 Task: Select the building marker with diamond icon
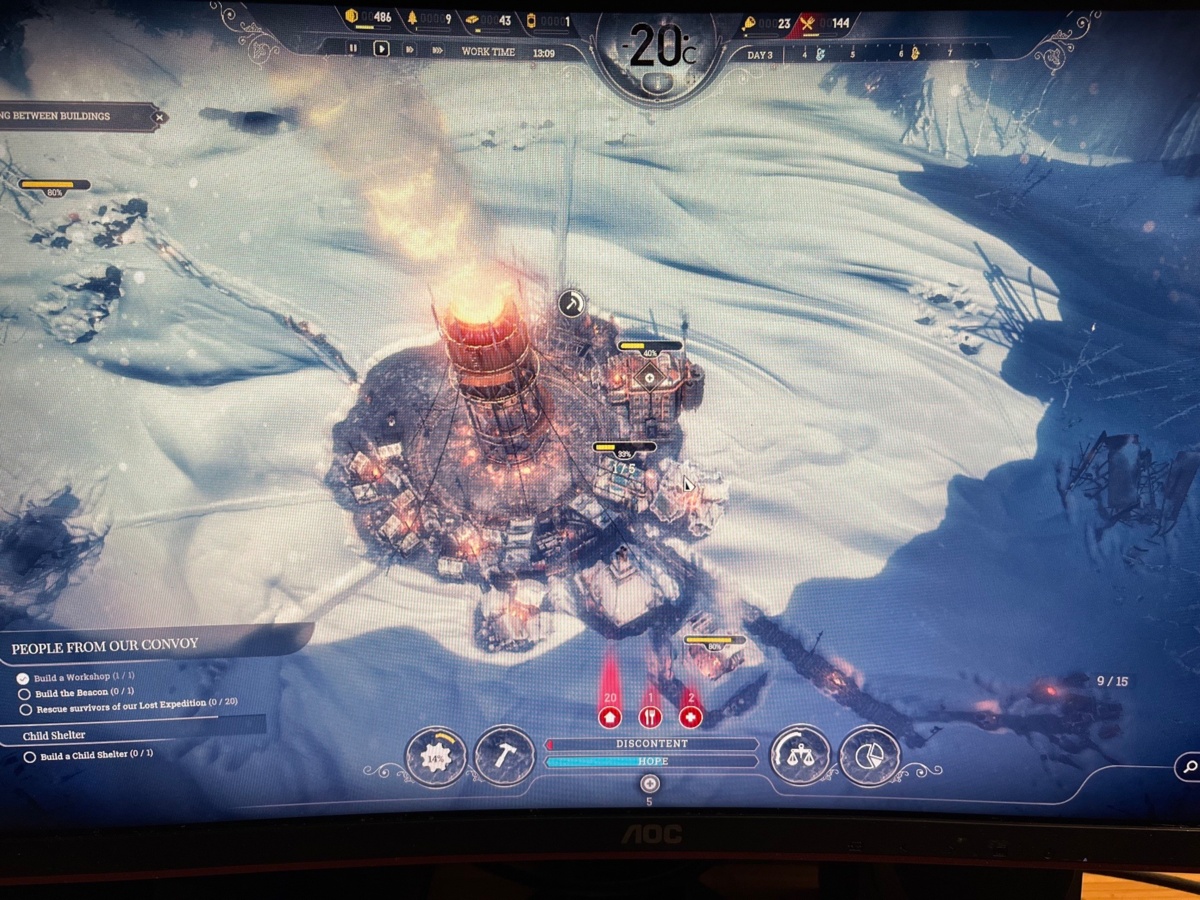(651, 378)
